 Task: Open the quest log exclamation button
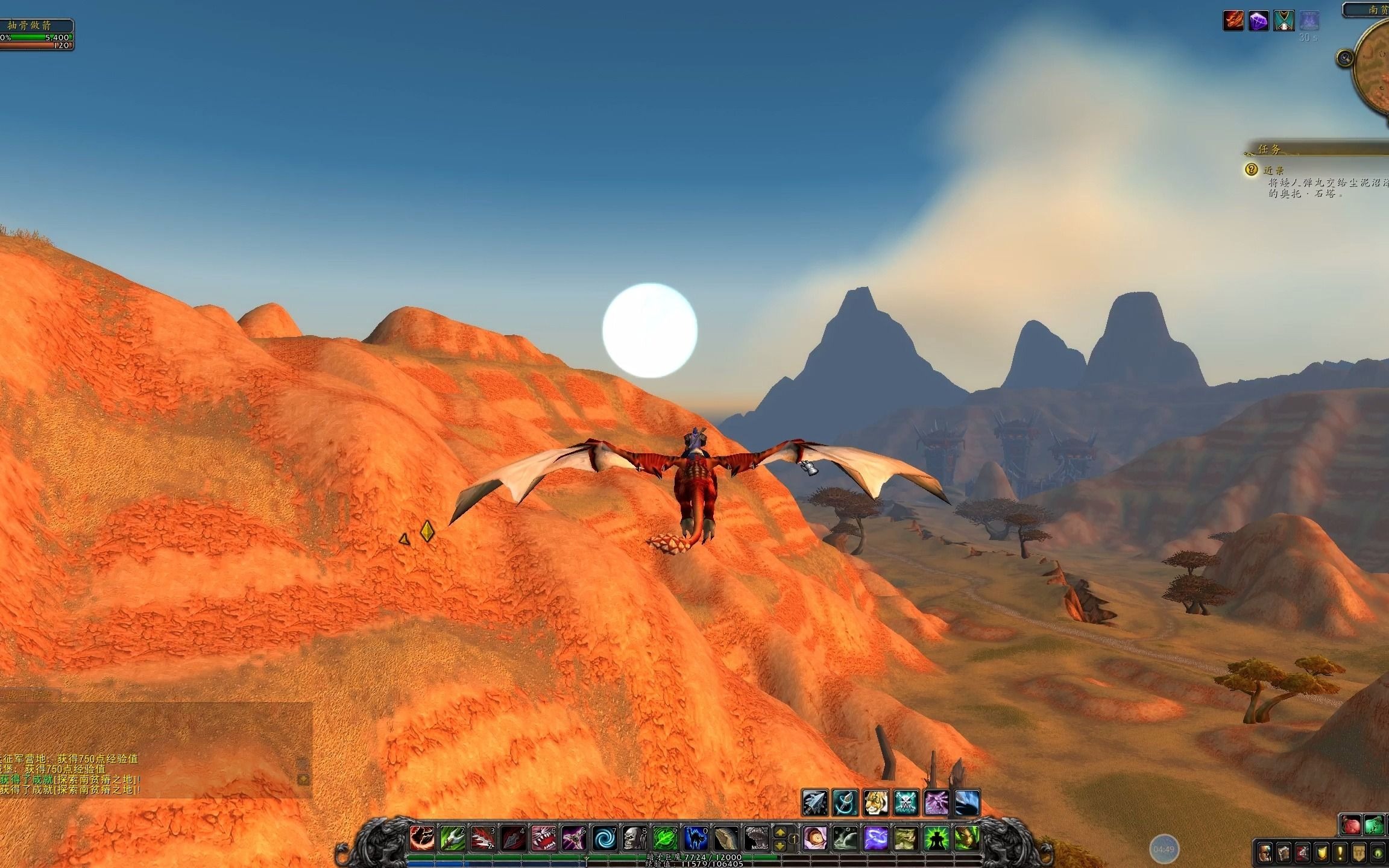(x=1340, y=853)
